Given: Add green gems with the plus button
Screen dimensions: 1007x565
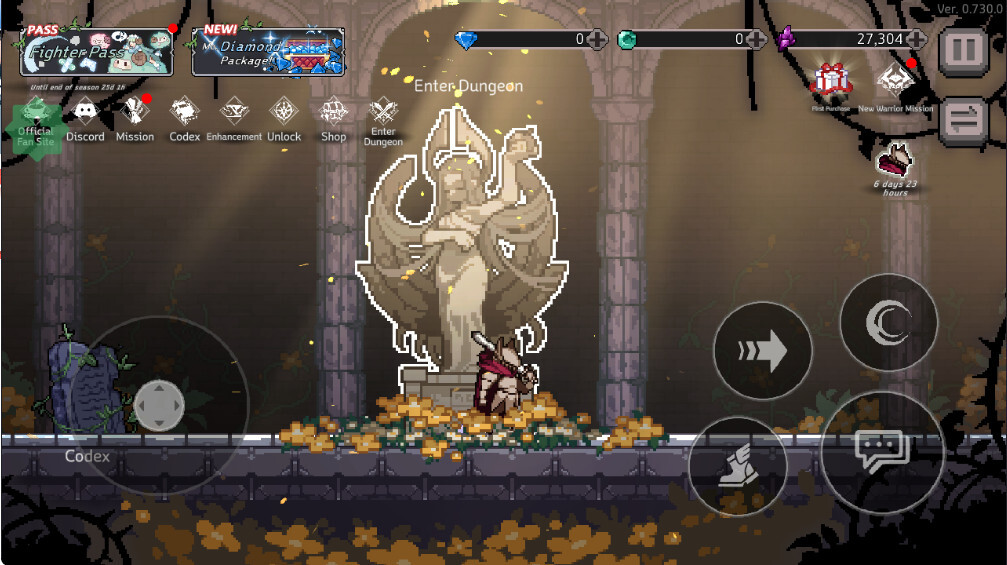Looking at the screenshot, I should pyautogui.click(x=757, y=40).
